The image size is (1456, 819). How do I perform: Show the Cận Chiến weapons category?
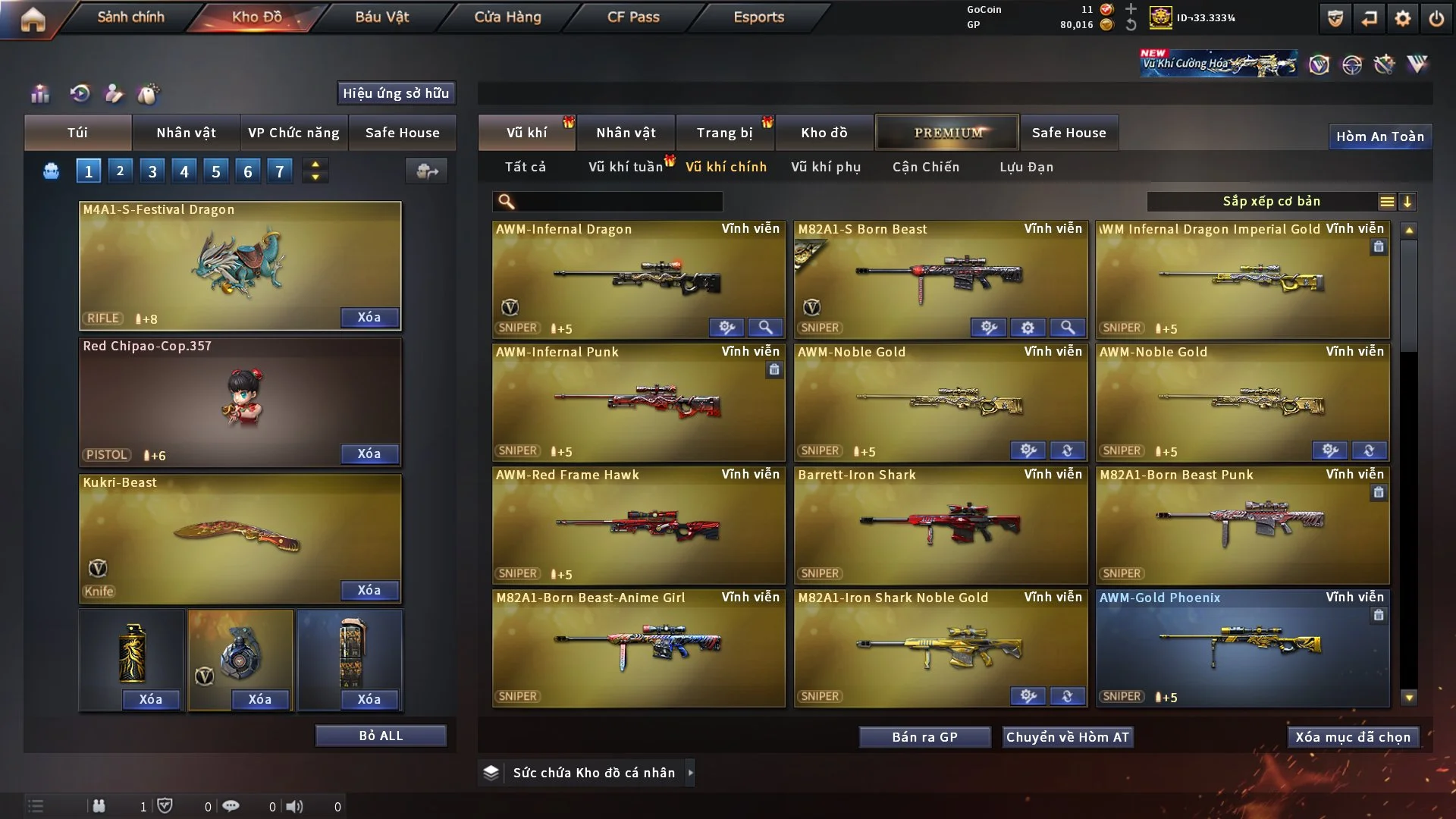(x=926, y=167)
